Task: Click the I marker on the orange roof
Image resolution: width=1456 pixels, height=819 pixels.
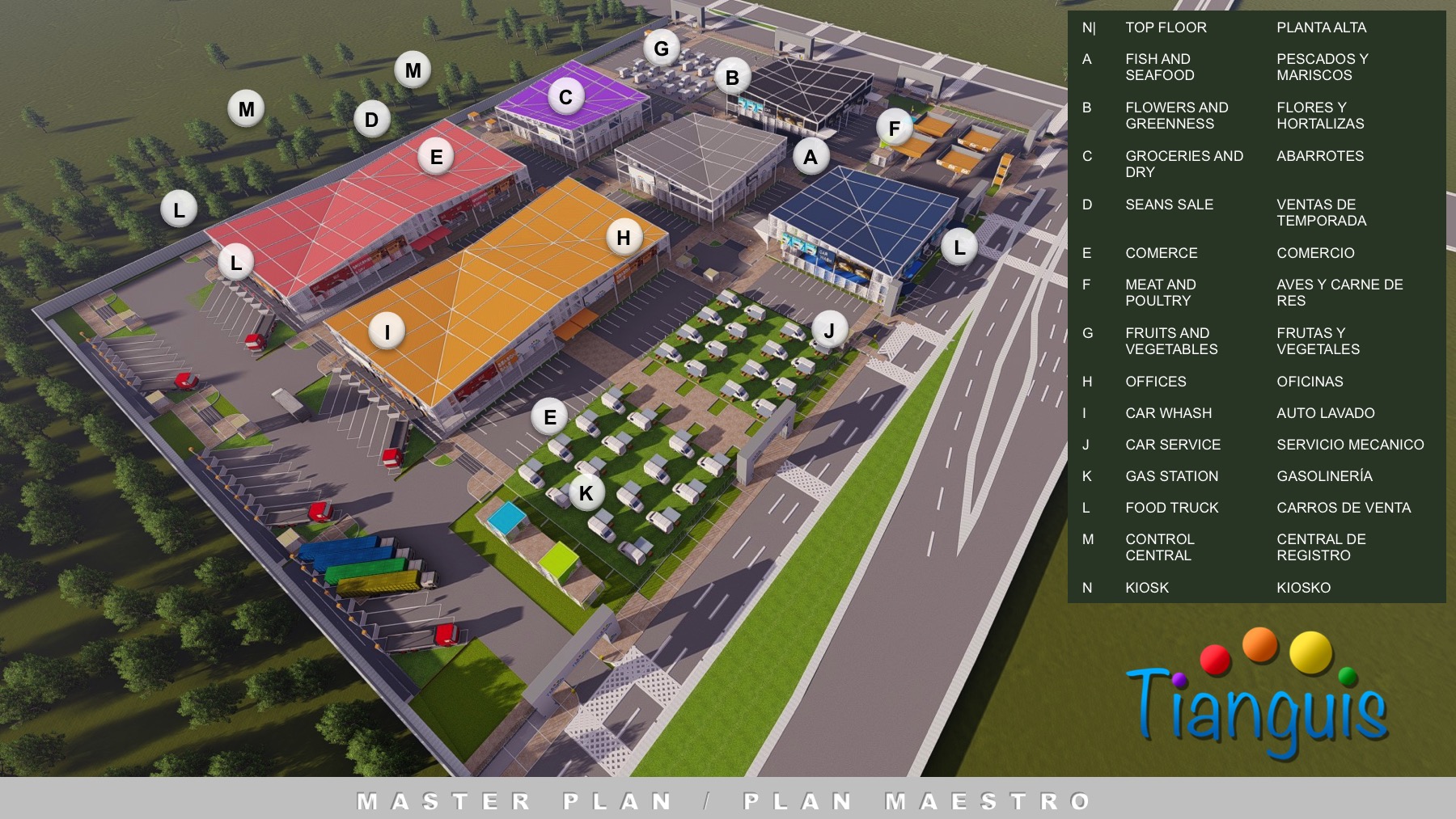Action: [x=387, y=331]
